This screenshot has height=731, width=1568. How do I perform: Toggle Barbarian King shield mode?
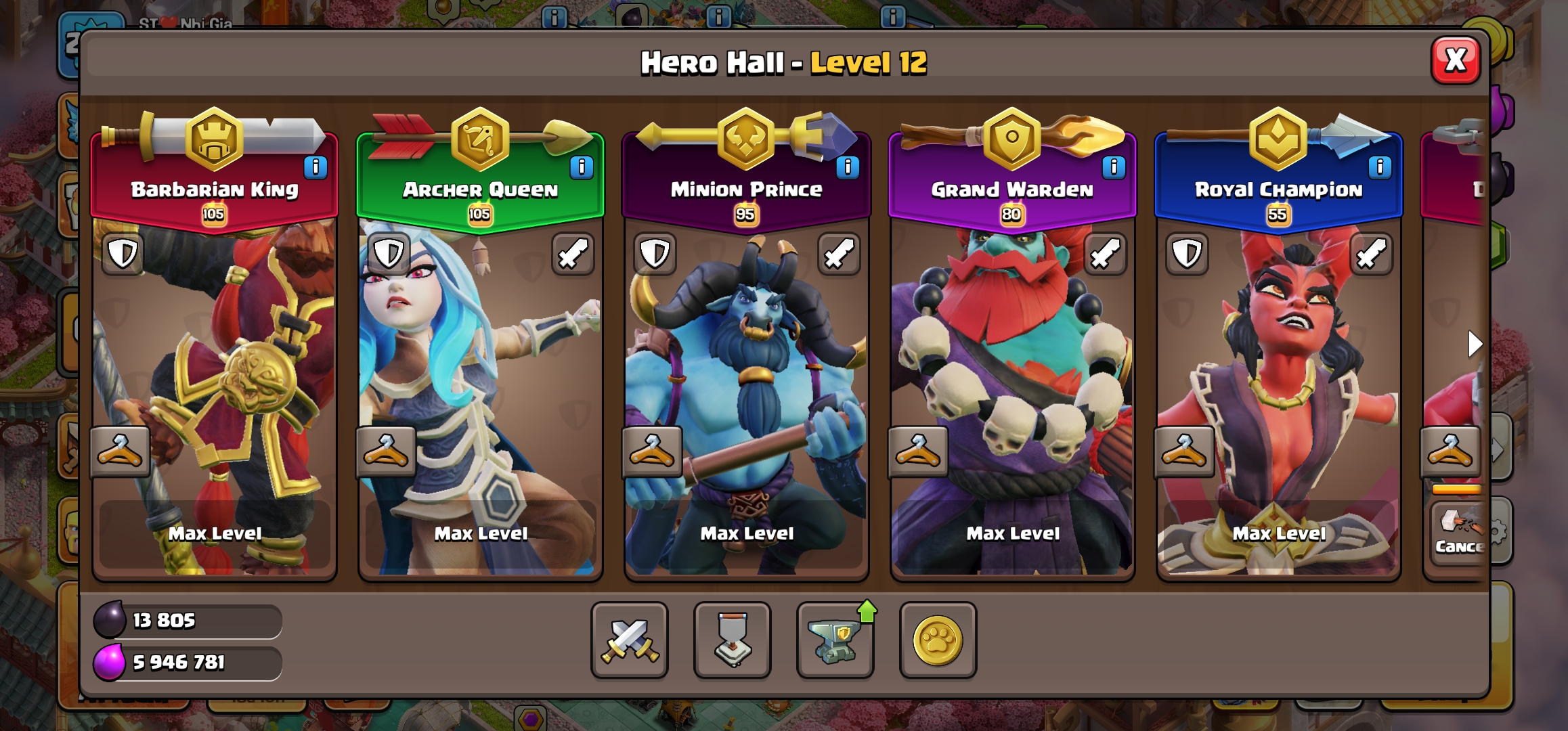123,254
